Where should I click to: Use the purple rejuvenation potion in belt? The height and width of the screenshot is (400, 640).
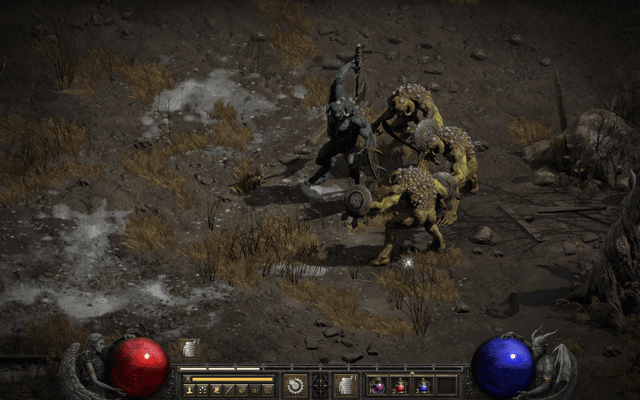pos(377,386)
